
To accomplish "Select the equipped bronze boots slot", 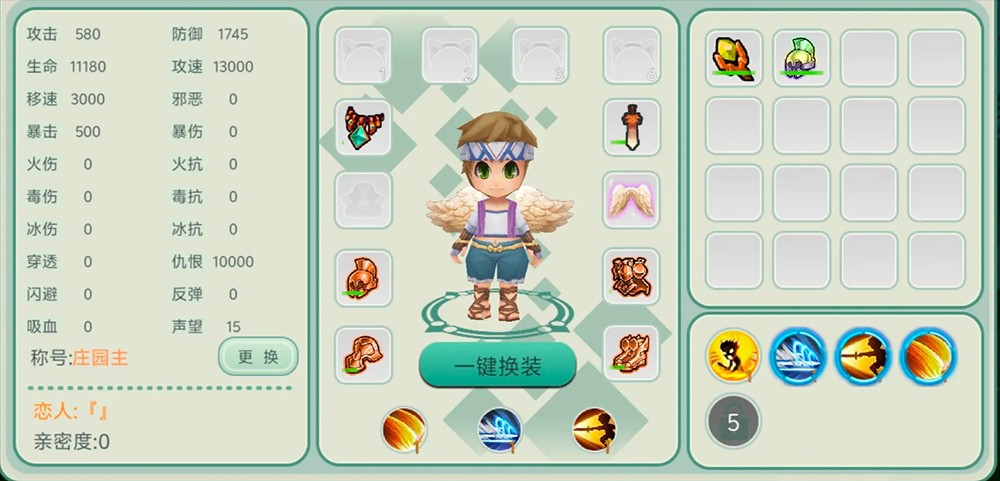I will [631, 352].
